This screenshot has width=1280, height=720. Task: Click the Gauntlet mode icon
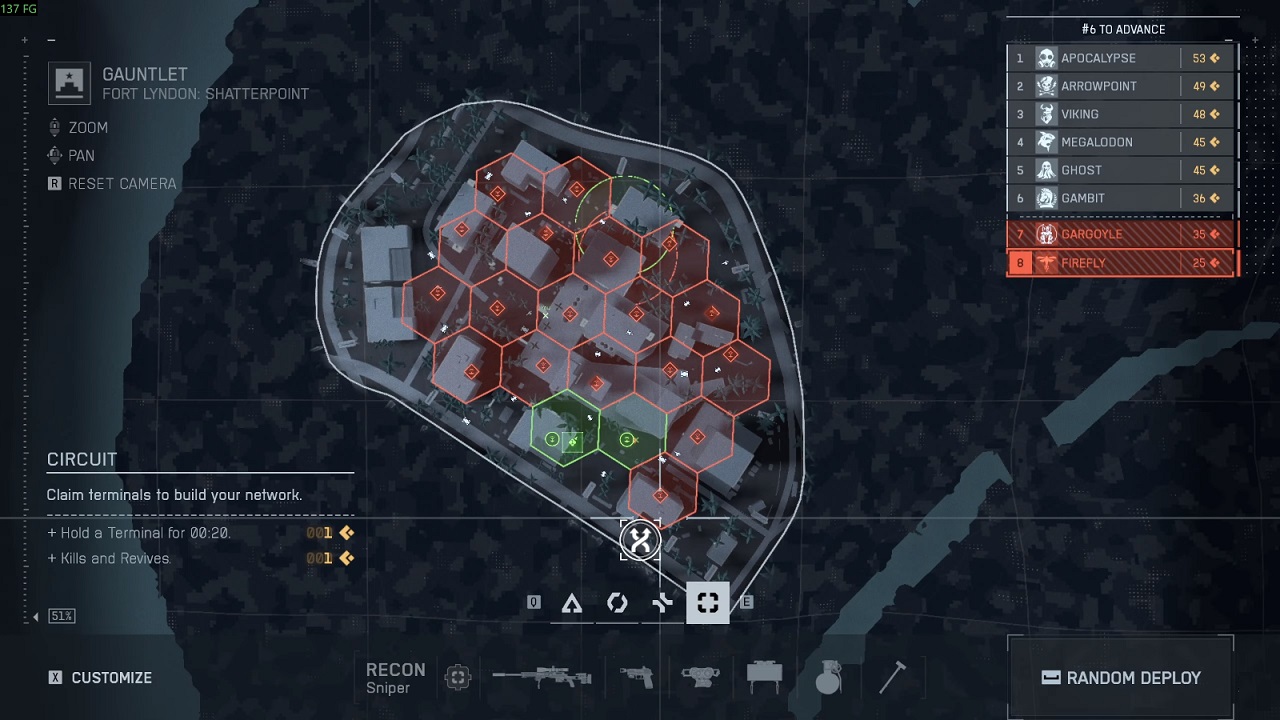pos(69,83)
